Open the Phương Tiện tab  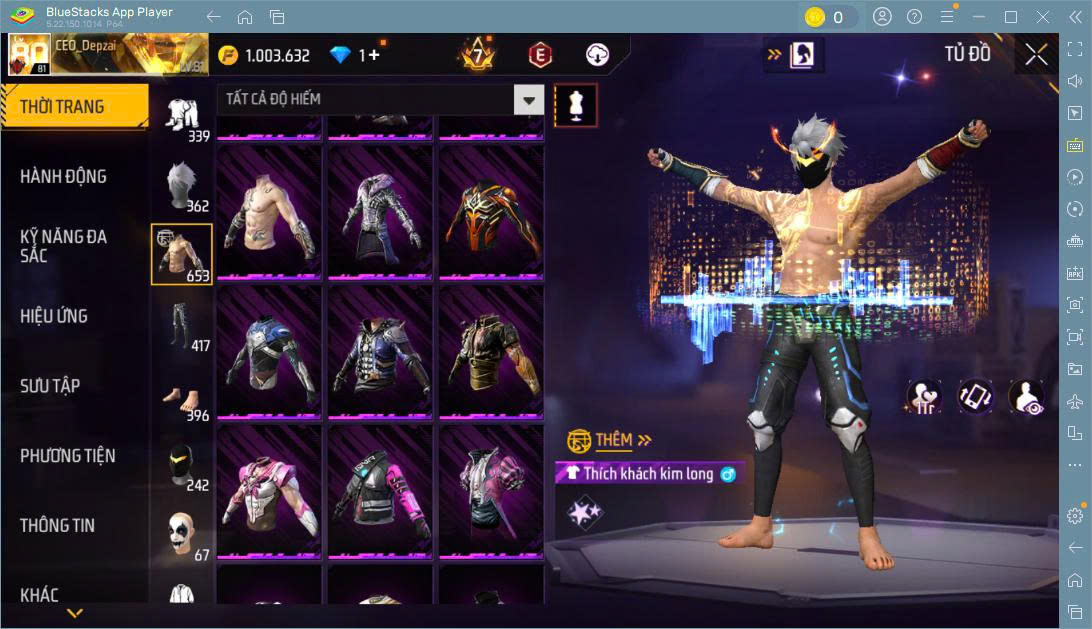[x=67, y=456]
